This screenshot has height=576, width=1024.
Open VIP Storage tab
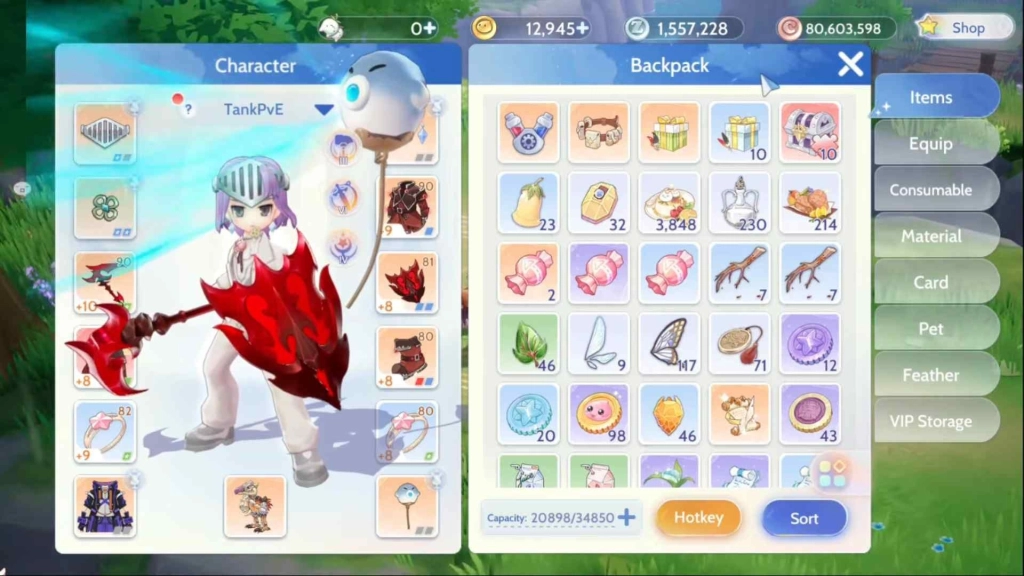coord(930,421)
